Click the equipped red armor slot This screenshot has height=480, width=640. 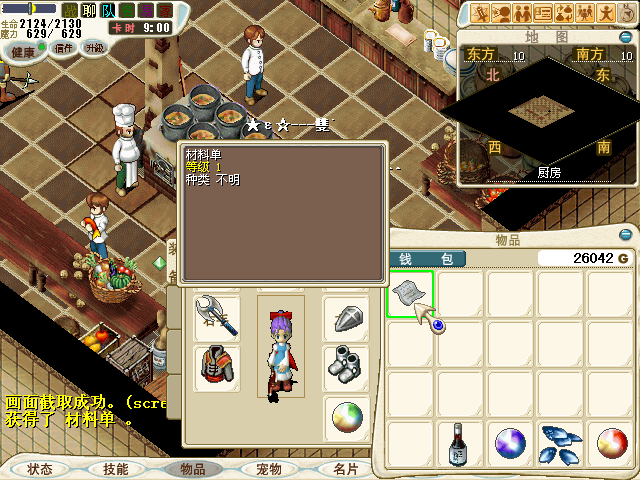tap(217, 367)
